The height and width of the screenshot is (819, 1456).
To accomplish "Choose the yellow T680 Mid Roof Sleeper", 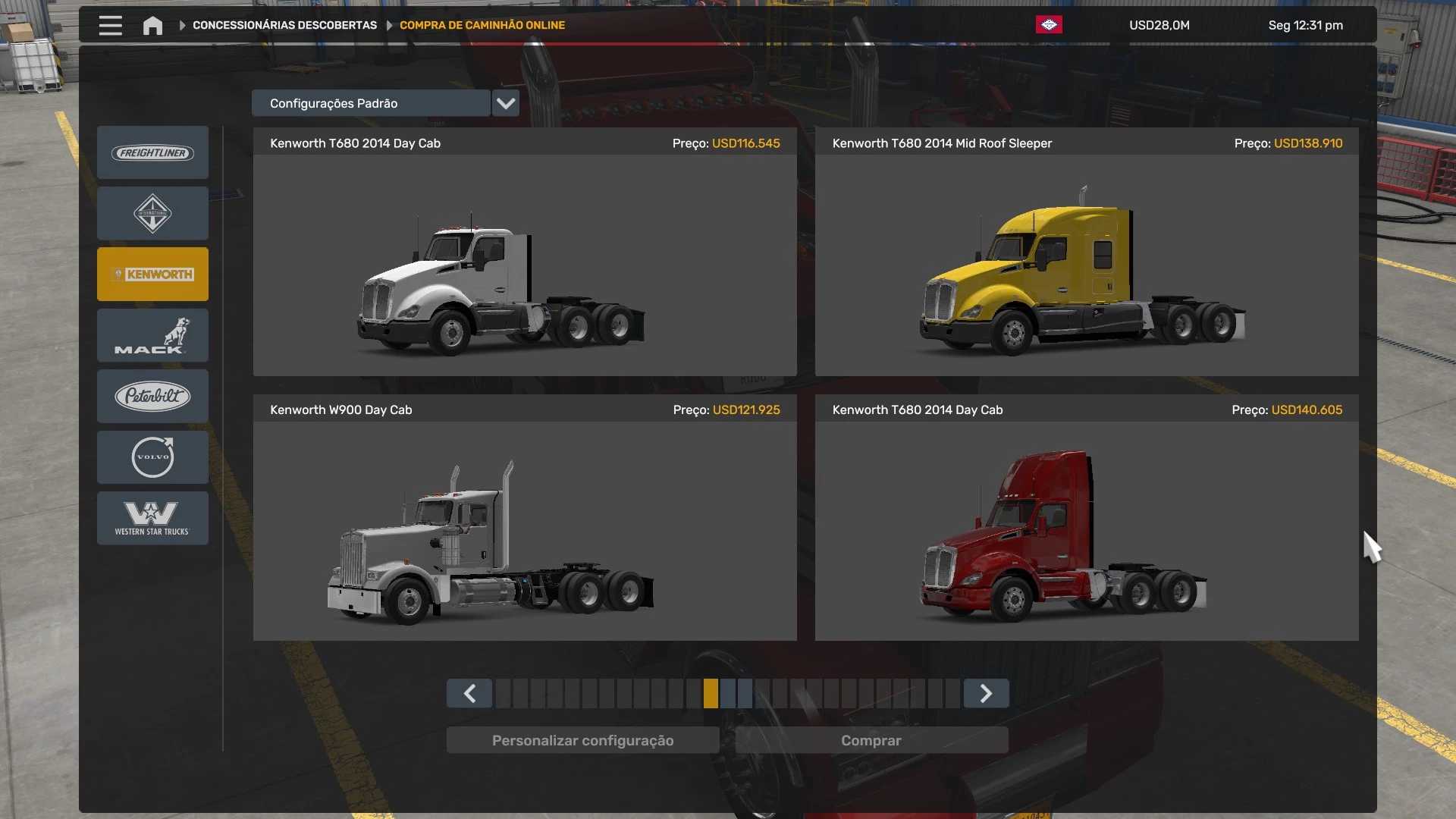I will 1086,265.
